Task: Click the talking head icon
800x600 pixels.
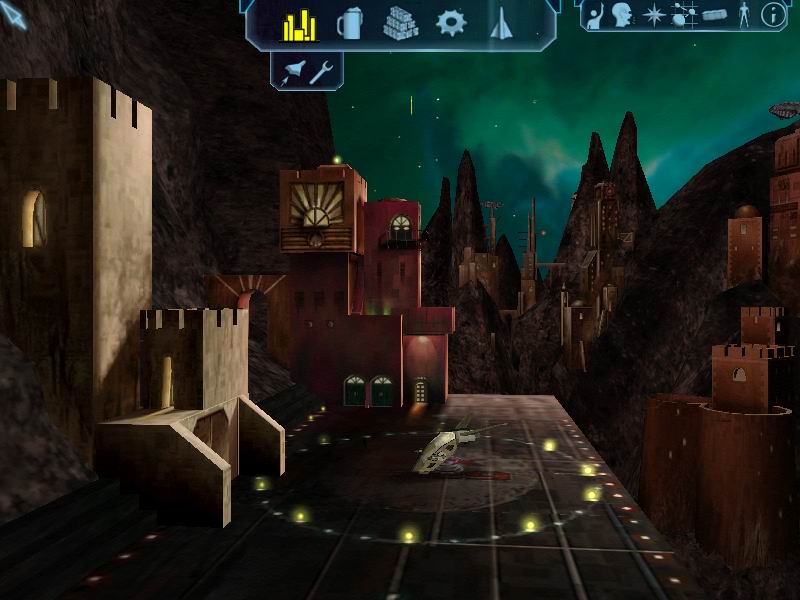Action: 624,14
